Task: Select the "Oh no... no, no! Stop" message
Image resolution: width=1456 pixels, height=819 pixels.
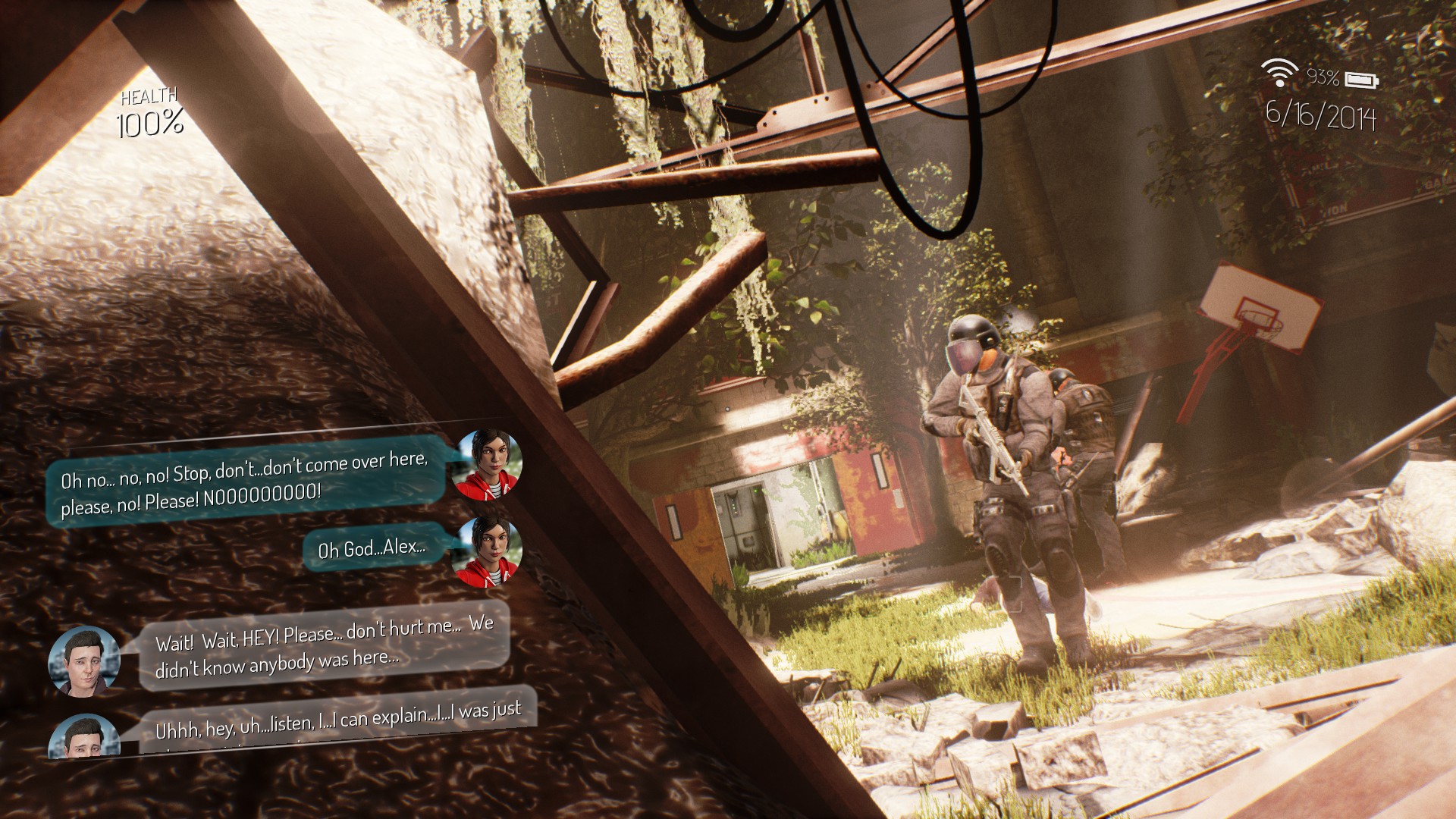Action: pos(244,482)
